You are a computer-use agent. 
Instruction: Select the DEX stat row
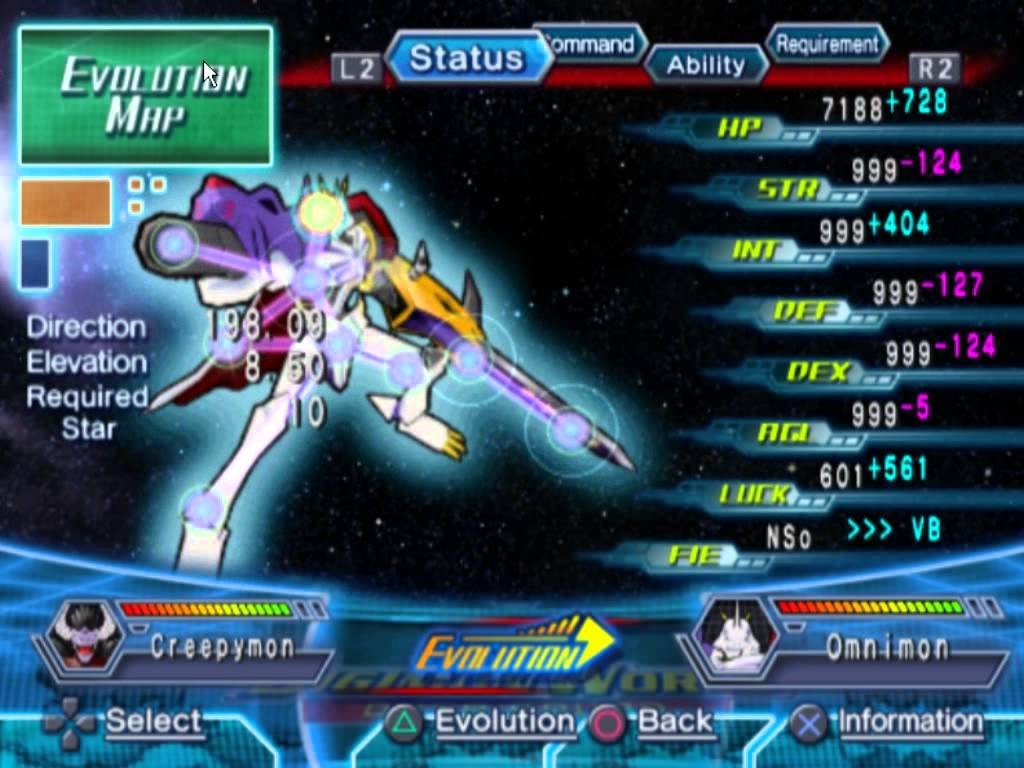tap(820, 372)
